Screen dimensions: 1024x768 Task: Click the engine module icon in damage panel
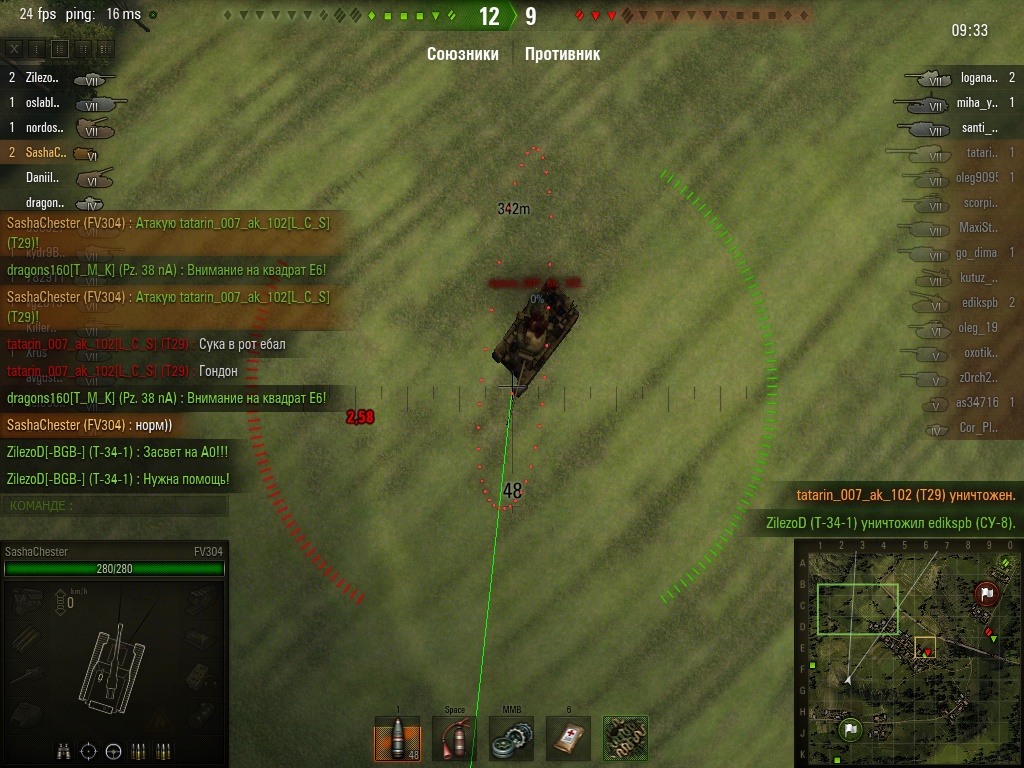click(27, 600)
